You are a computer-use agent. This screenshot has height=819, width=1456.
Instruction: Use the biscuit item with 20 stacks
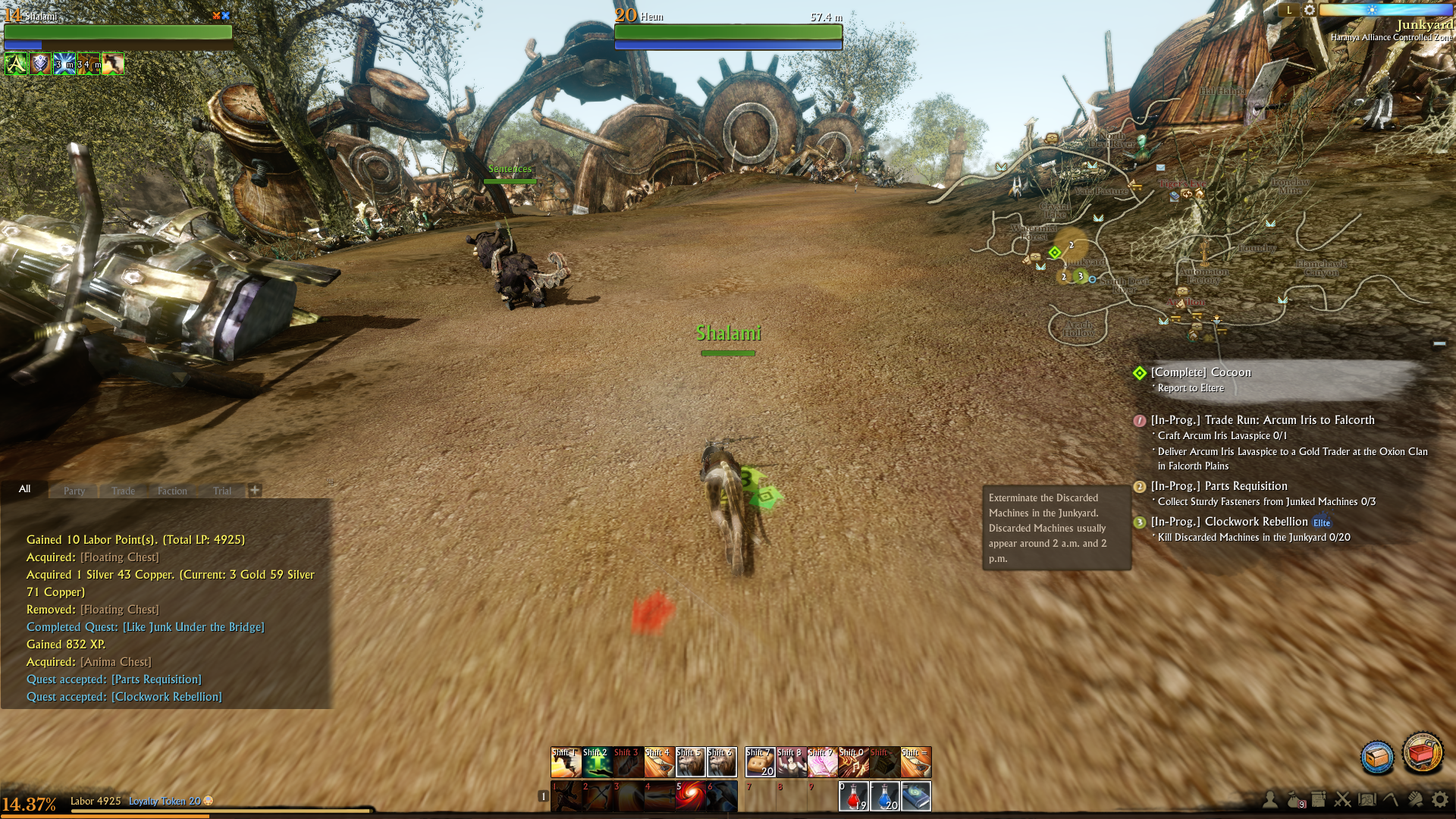(760, 762)
